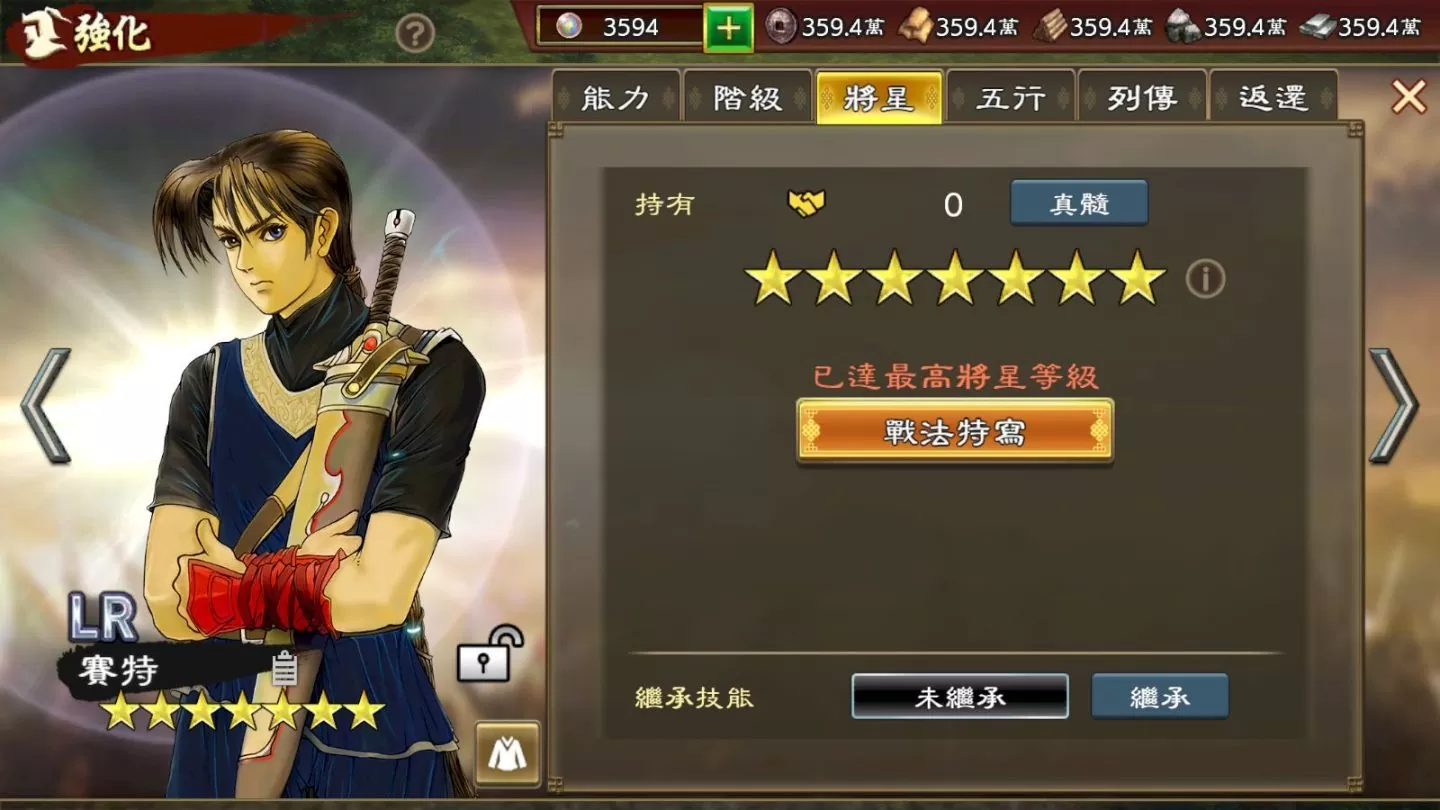Click the star info (i) icon
Image resolution: width=1440 pixels, height=810 pixels.
click(x=1205, y=278)
